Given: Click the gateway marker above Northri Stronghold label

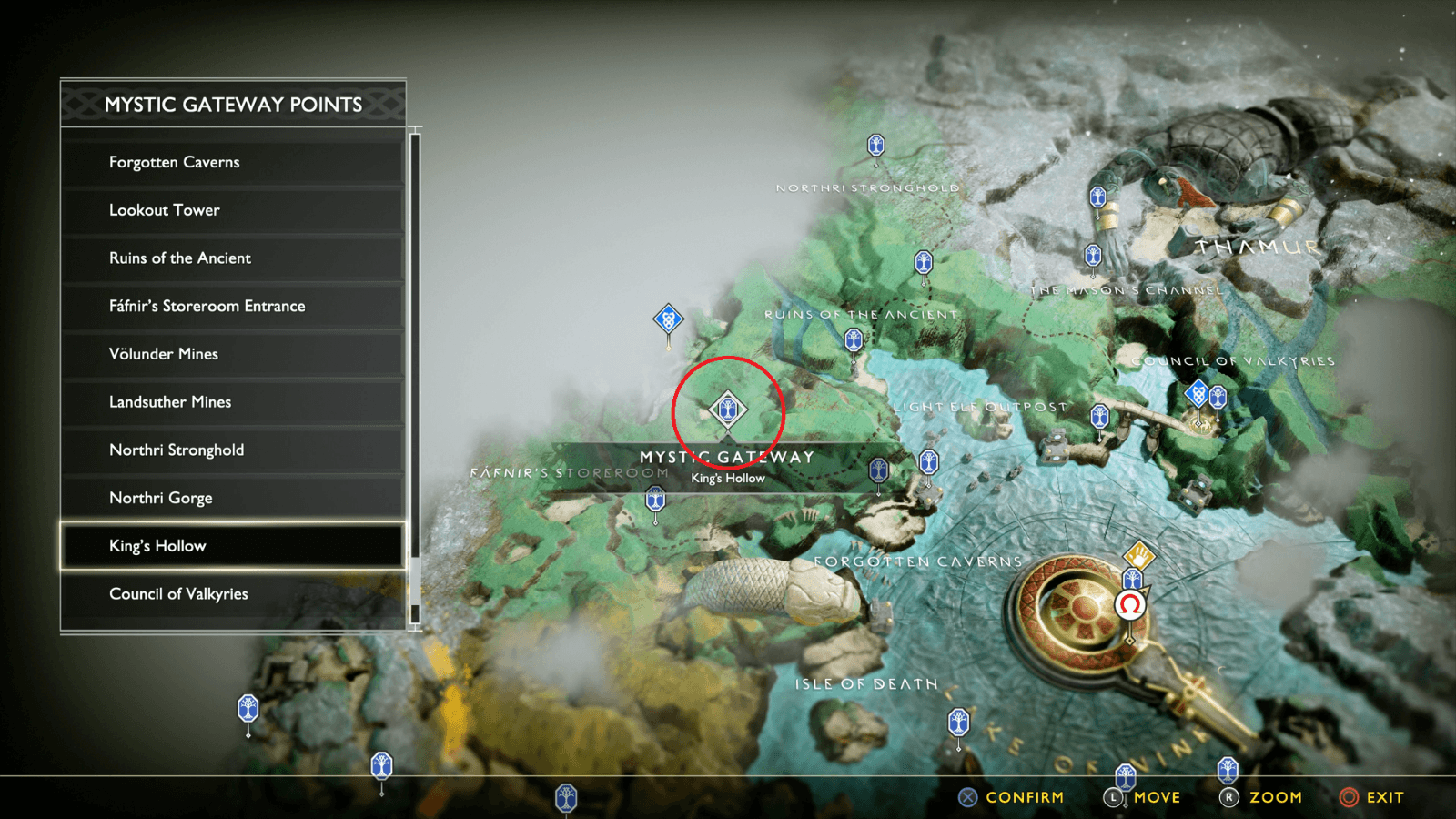Looking at the screenshot, I should point(875,146).
